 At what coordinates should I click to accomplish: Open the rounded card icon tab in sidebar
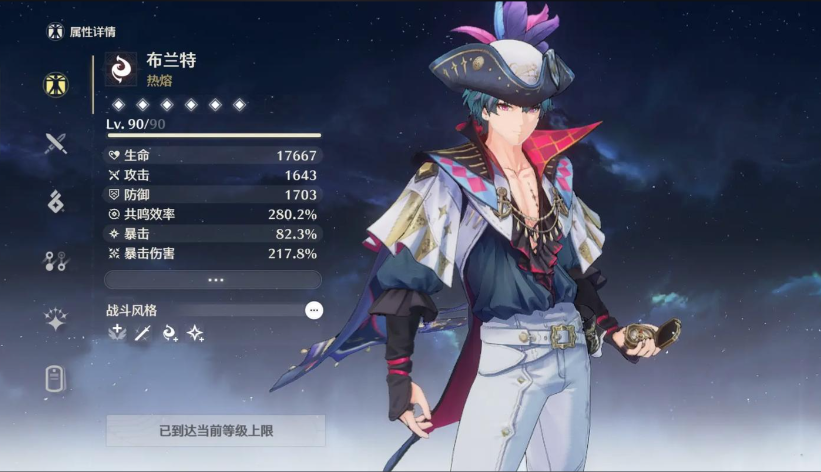coord(56,378)
